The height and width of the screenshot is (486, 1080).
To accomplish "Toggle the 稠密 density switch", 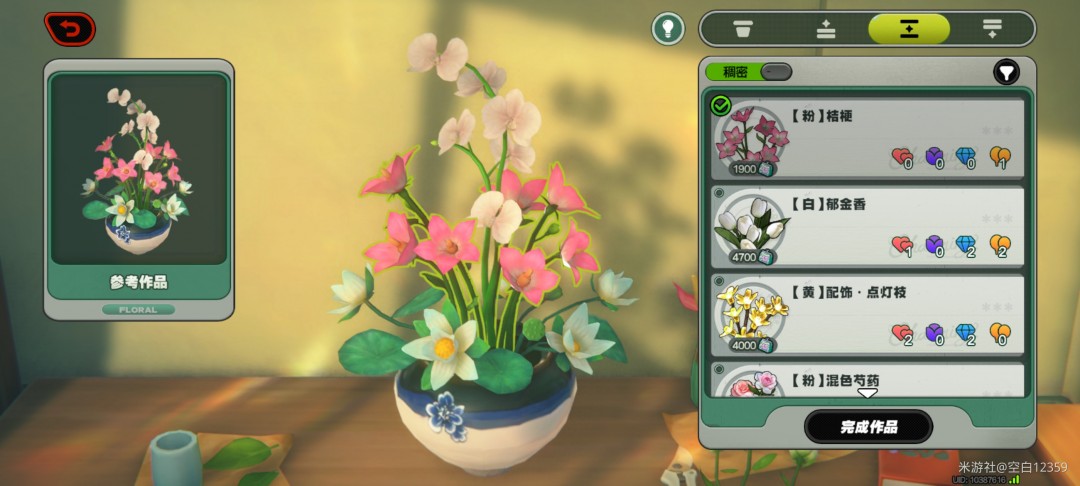I will click(775, 72).
